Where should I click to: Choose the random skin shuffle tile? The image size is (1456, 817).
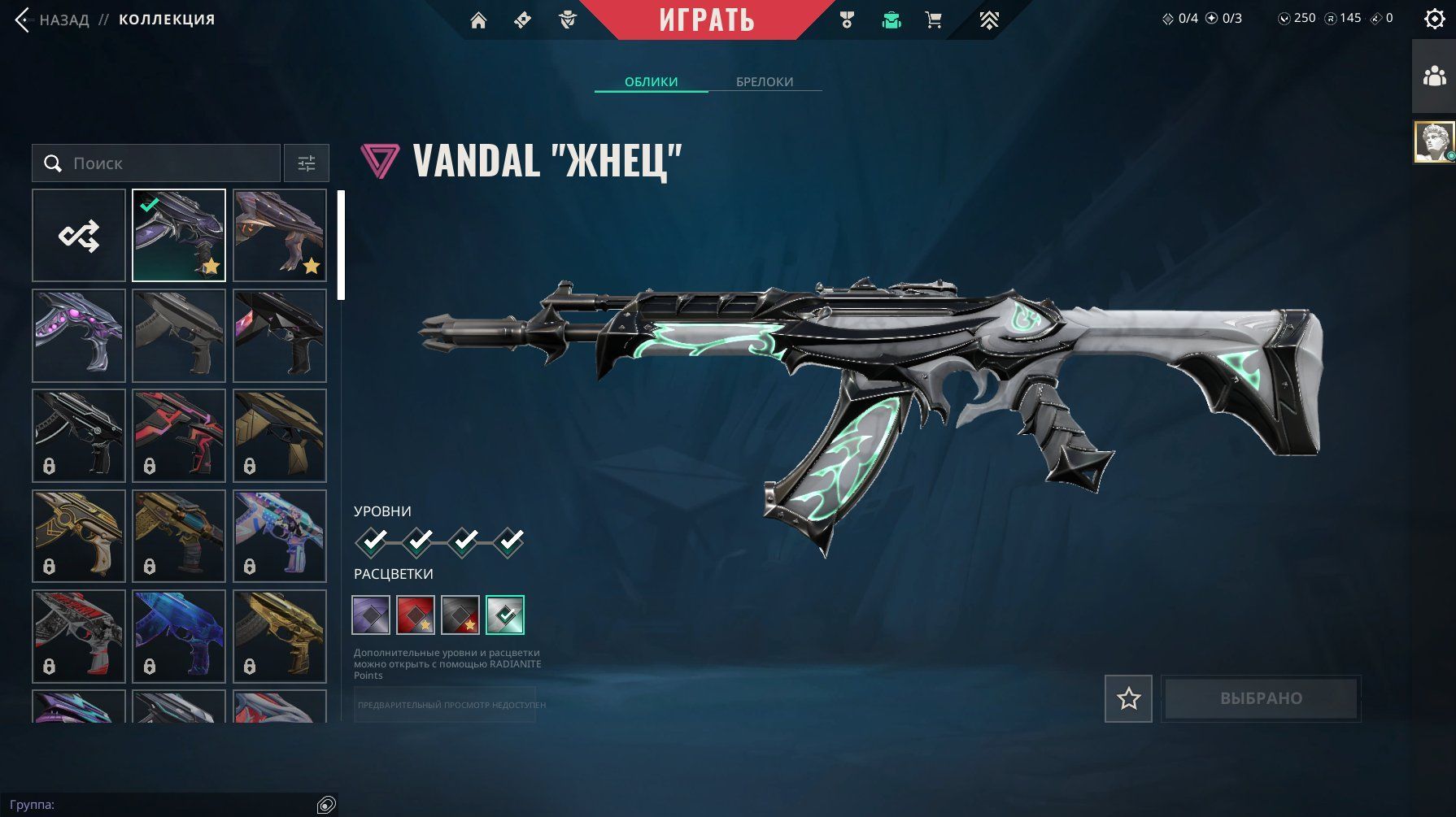(79, 236)
